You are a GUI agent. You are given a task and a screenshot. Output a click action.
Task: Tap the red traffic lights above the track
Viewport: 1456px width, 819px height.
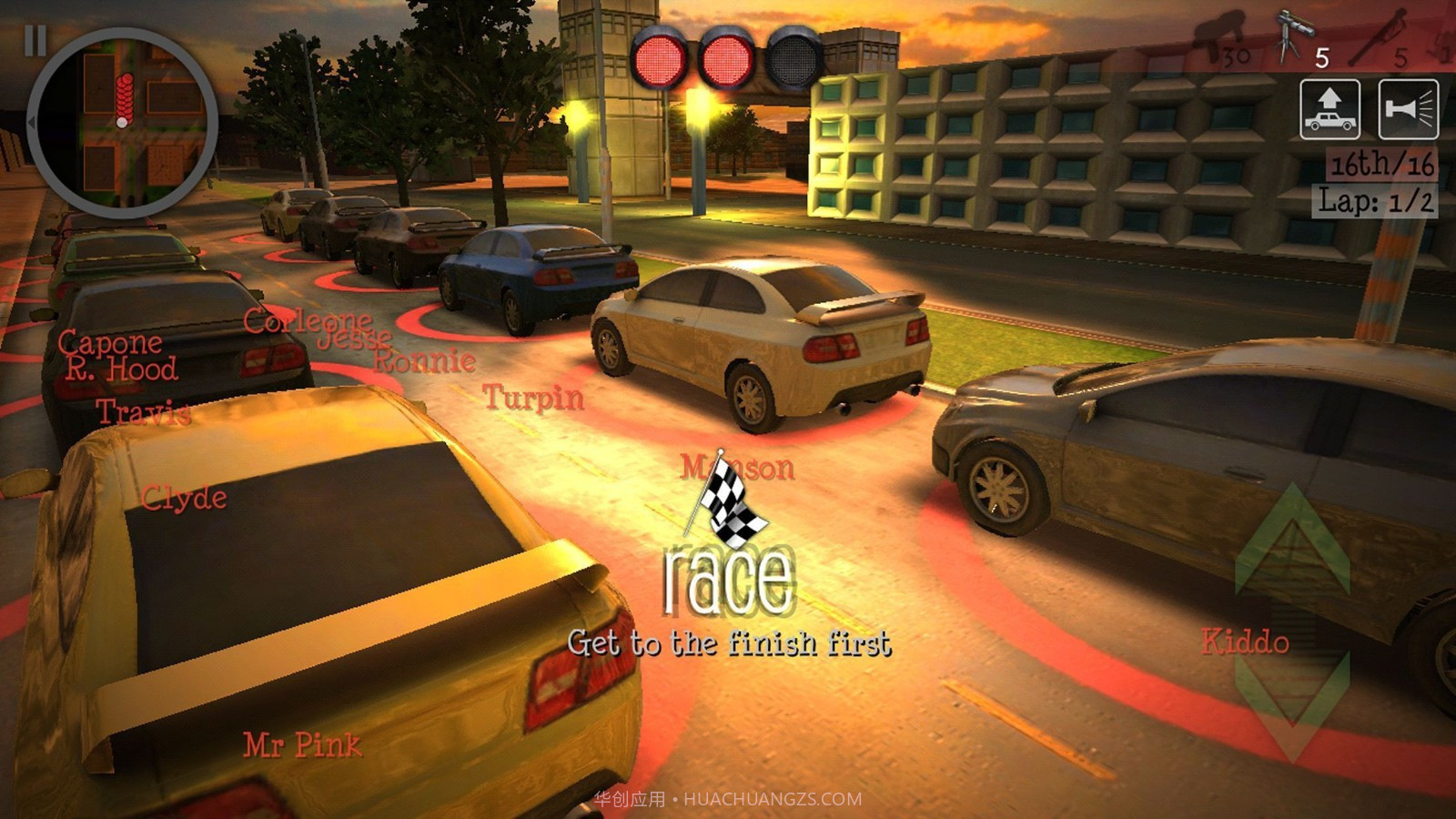719,59
